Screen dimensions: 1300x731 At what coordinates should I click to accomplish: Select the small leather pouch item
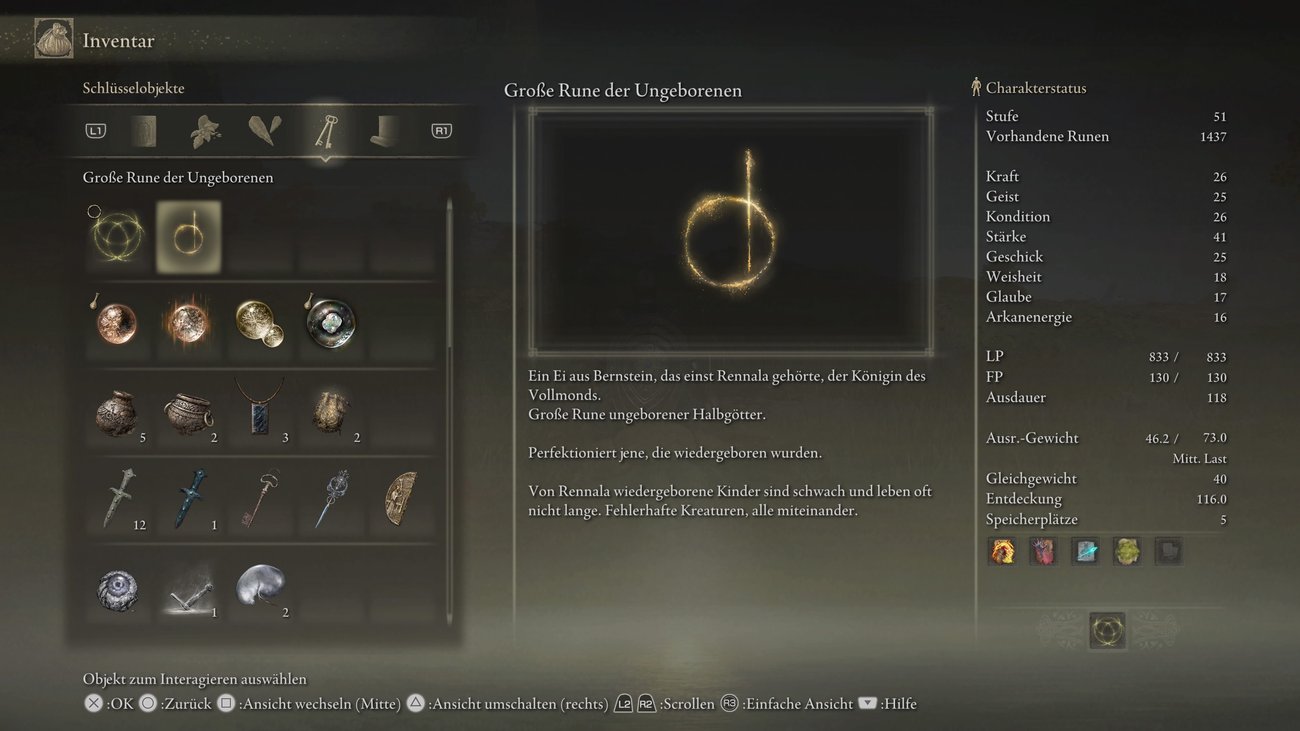(330, 410)
